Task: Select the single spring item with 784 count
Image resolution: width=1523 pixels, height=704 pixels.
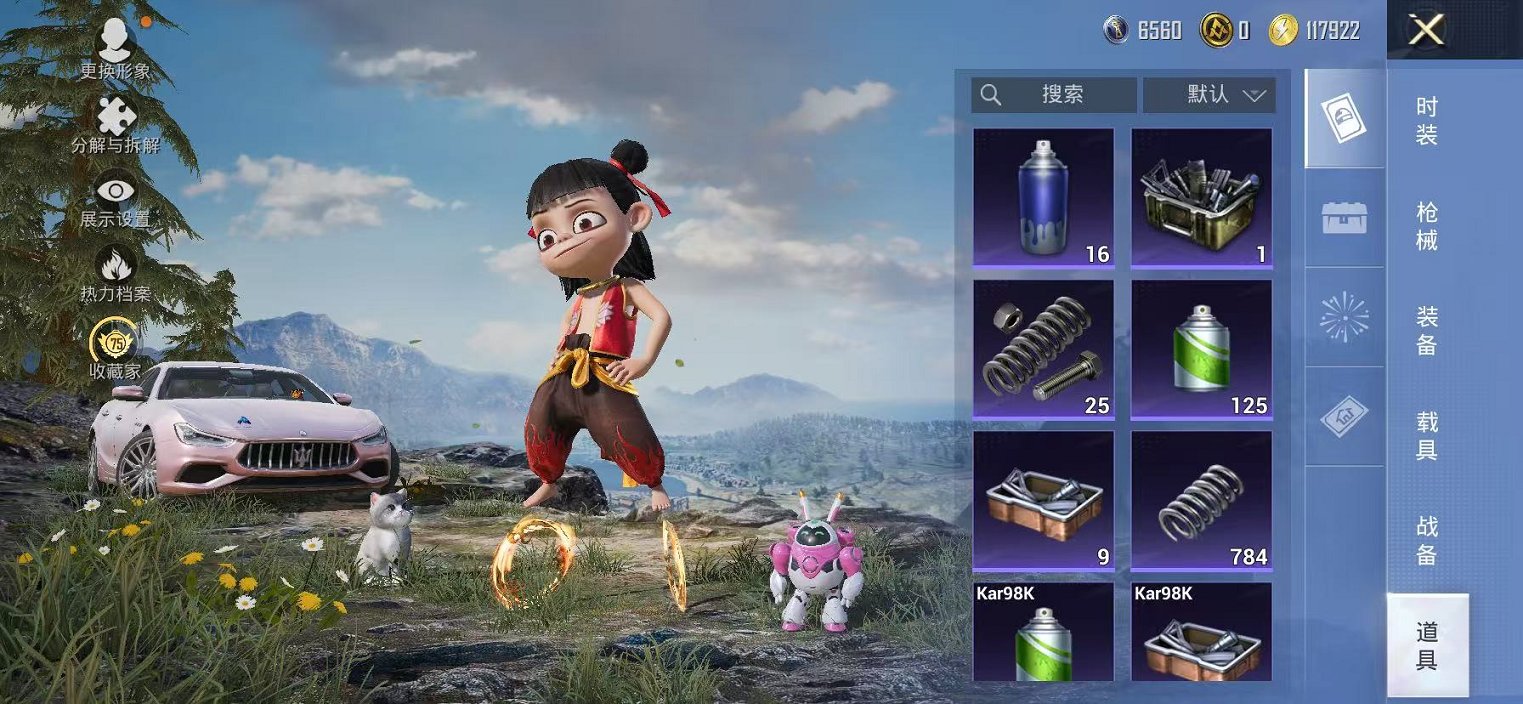Action: coord(1201,499)
